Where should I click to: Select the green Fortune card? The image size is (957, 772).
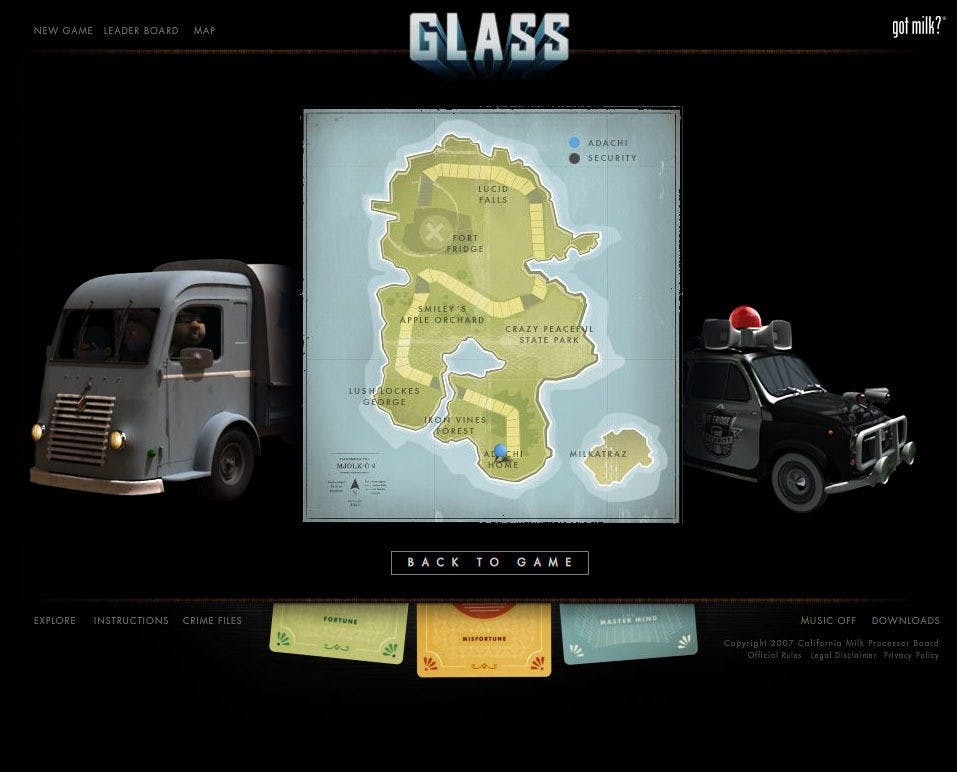[340, 631]
